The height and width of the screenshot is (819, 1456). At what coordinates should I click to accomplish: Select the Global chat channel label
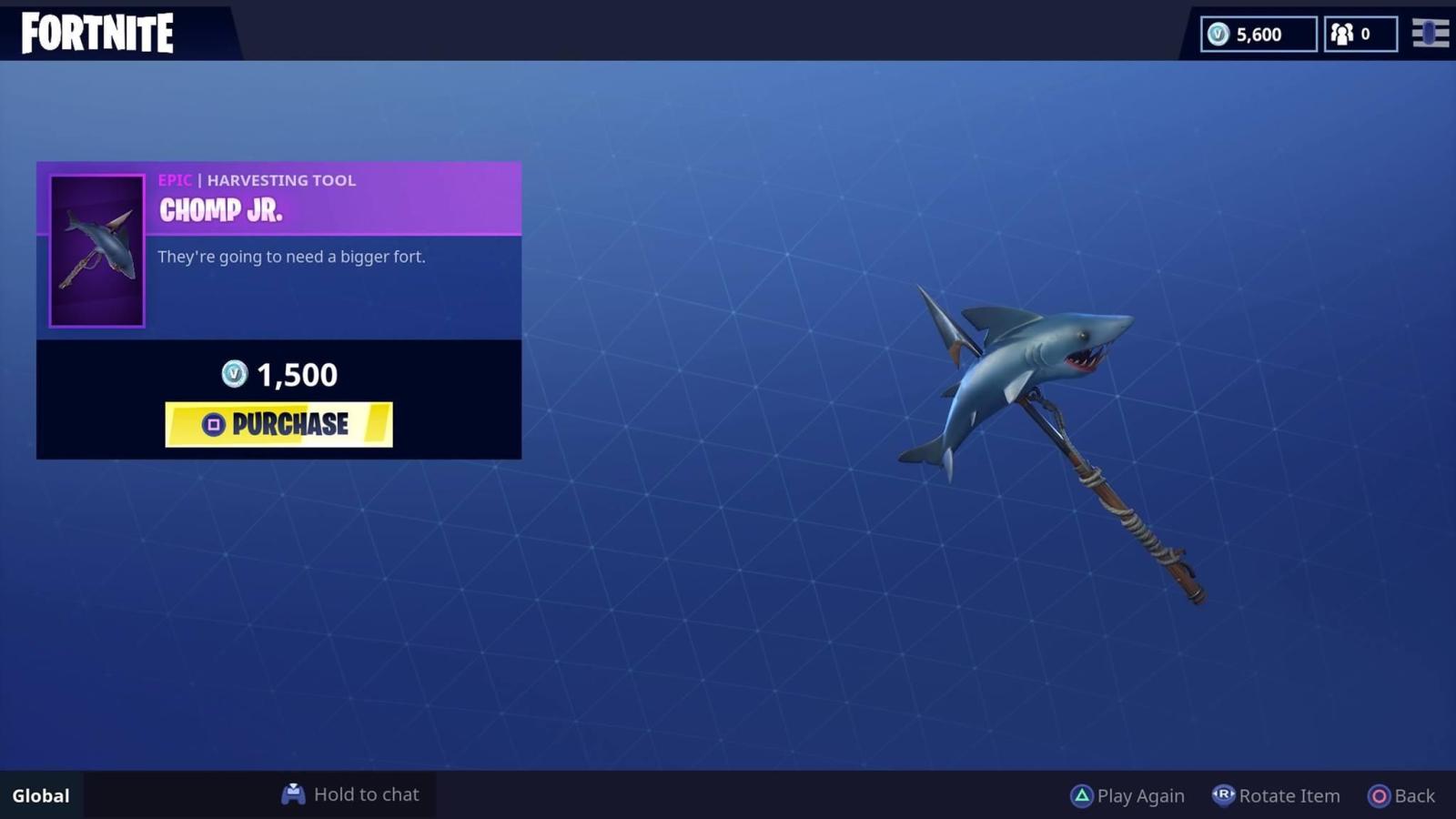coord(39,794)
